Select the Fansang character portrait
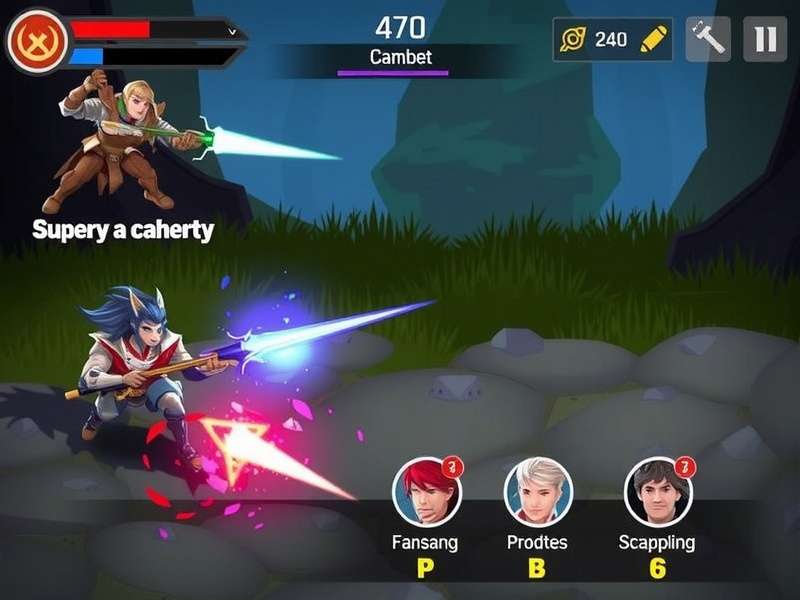The width and height of the screenshot is (800, 600). 427,491
